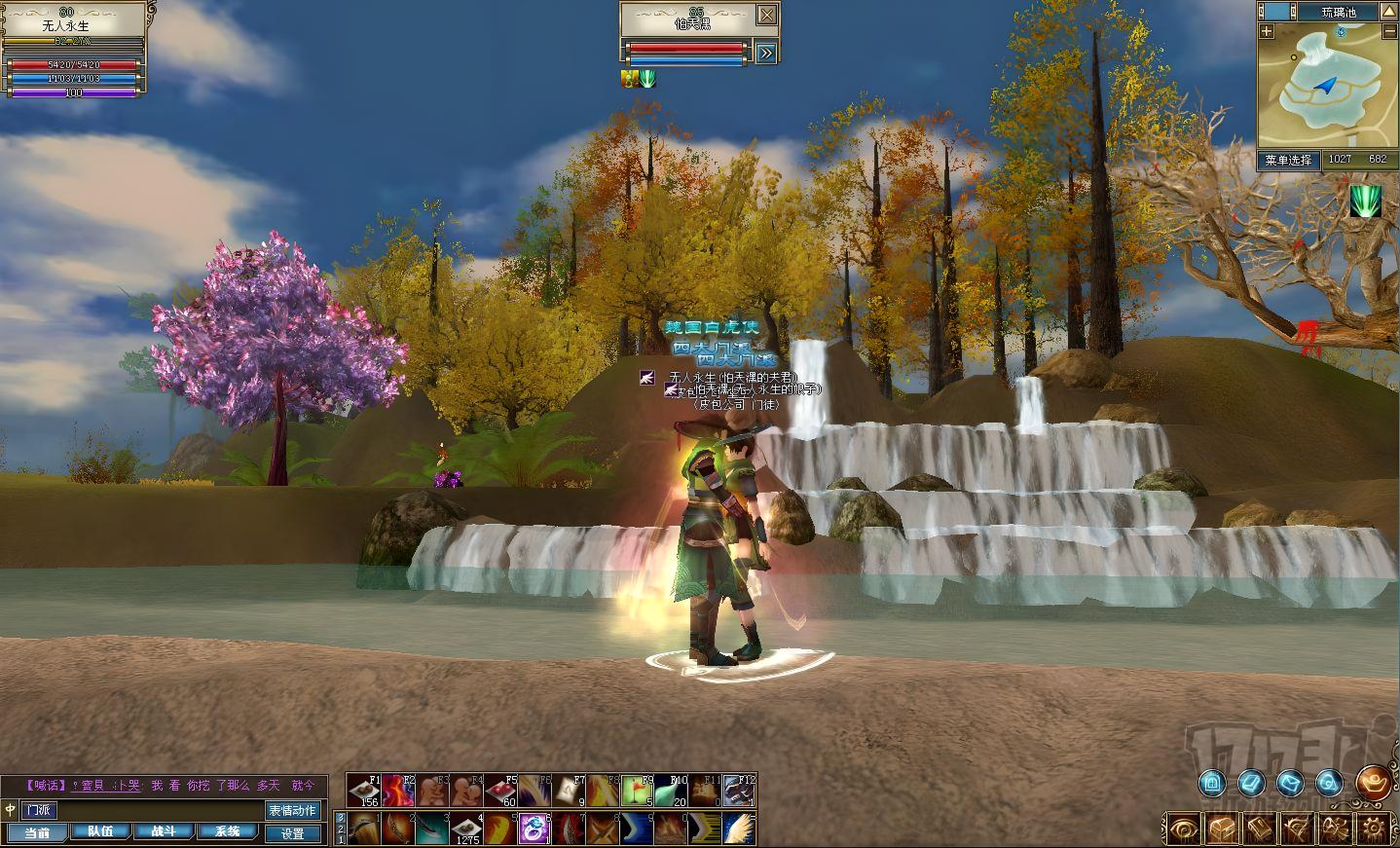The height and width of the screenshot is (848, 1400).
Task: Open the gear settings icon
Action: click(x=1375, y=829)
